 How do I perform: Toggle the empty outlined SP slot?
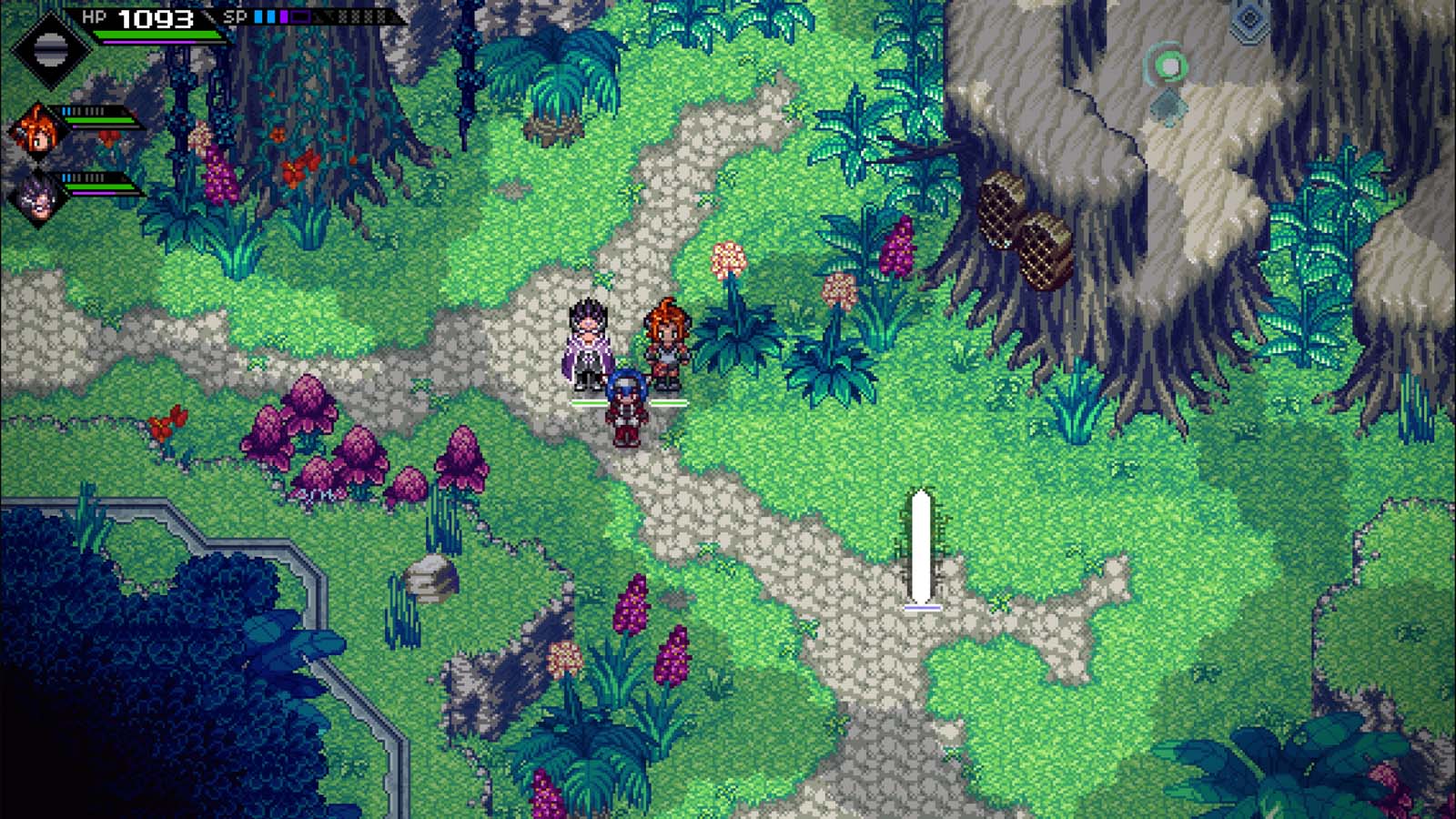pyautogui.click(x=299, y=16)
